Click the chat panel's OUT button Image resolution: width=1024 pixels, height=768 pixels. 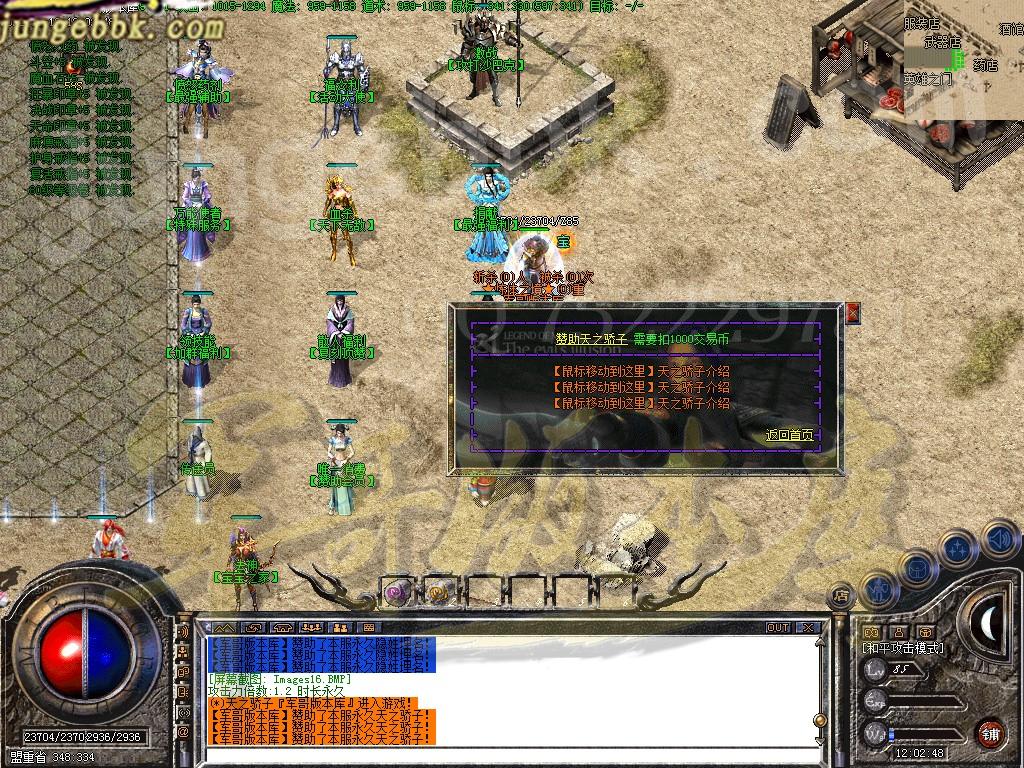[778, 628]
